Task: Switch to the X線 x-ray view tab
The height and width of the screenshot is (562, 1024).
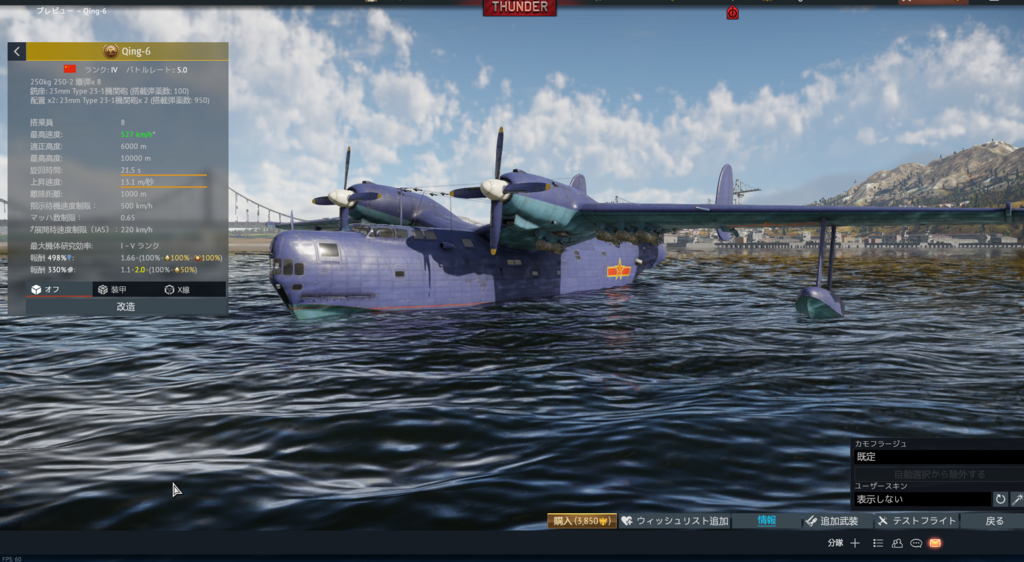Action: 182,289
